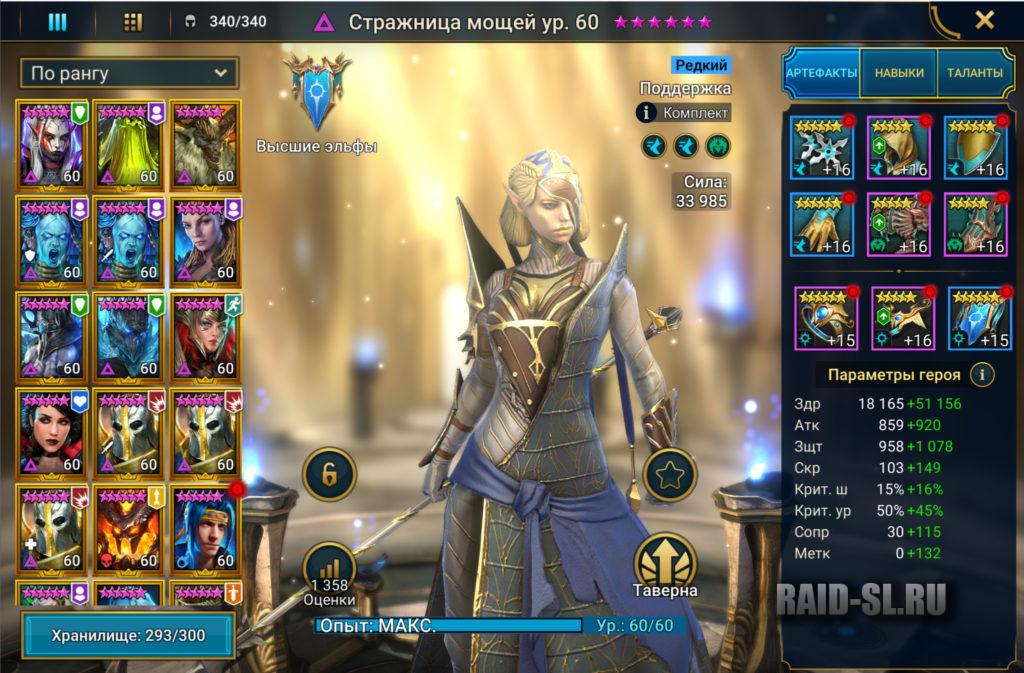Close the hero screen with the X

point(984,20)
